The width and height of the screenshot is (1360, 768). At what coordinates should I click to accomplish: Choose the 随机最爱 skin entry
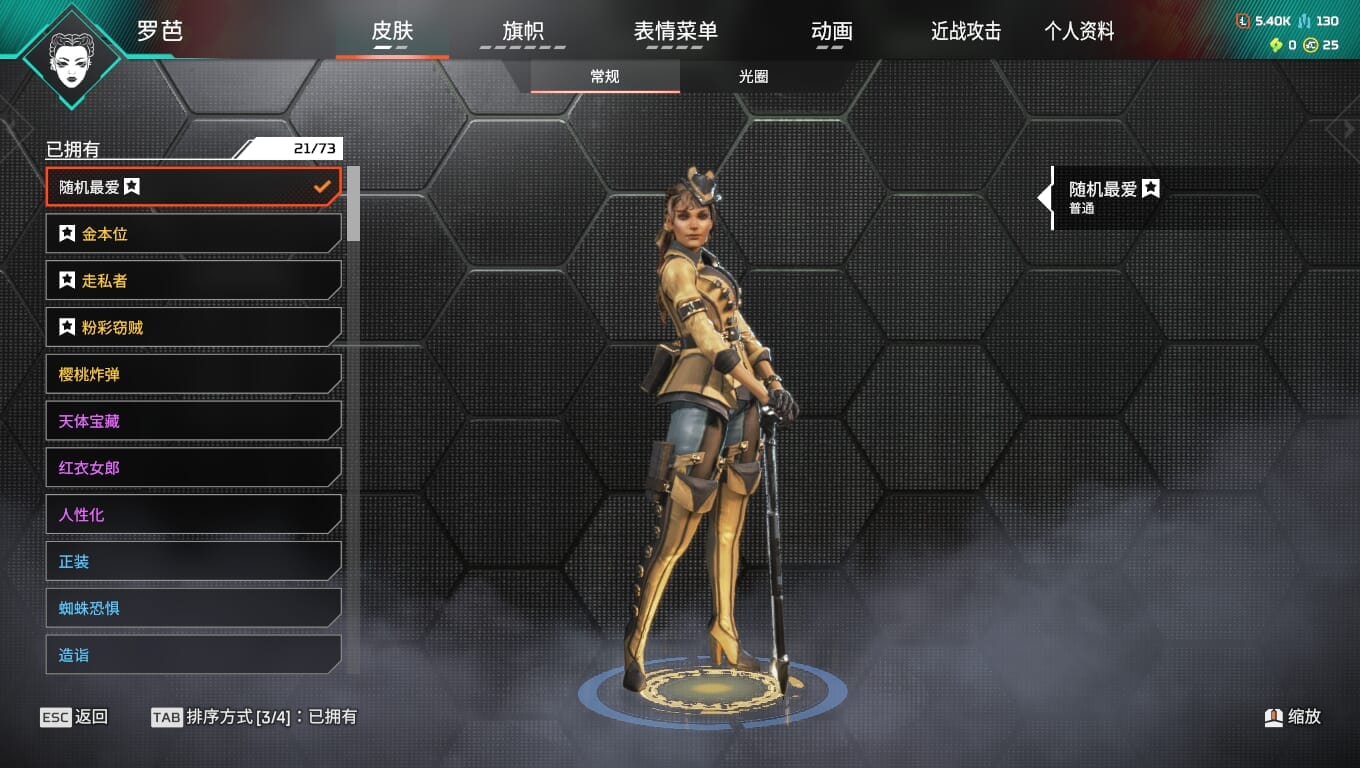point(193,187)
